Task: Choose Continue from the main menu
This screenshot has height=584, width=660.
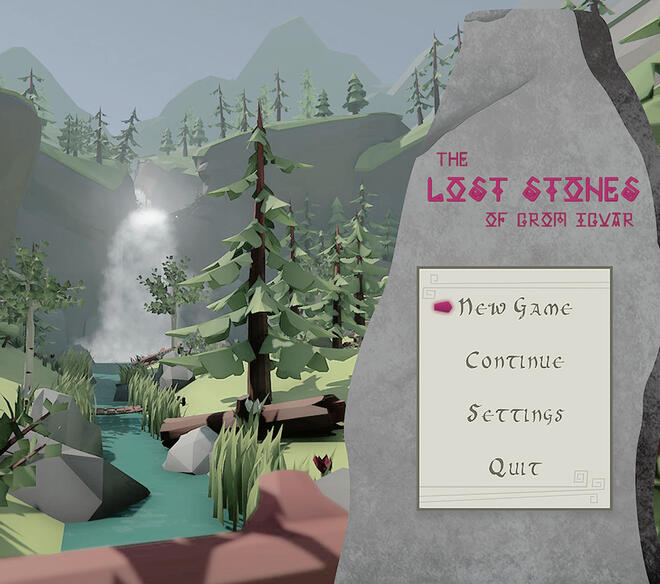Action: click(x=515, y=361)
